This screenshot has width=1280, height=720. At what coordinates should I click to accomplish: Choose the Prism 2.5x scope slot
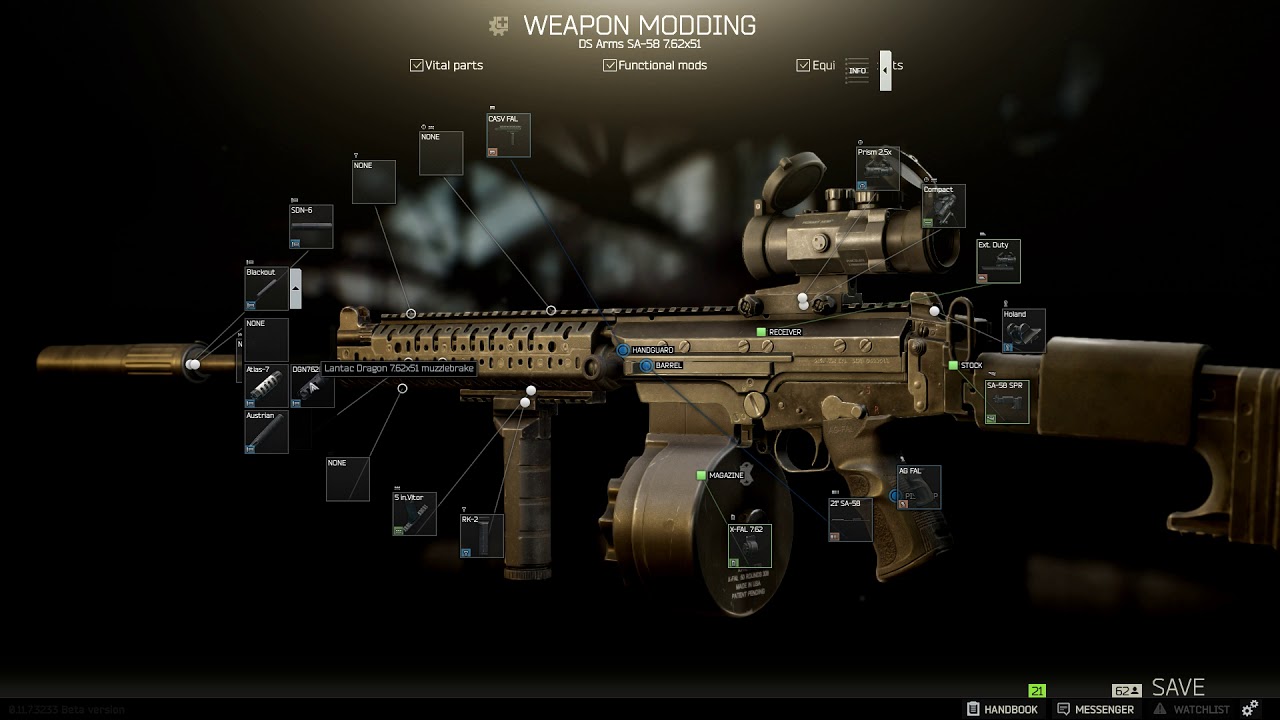(877, 169)
